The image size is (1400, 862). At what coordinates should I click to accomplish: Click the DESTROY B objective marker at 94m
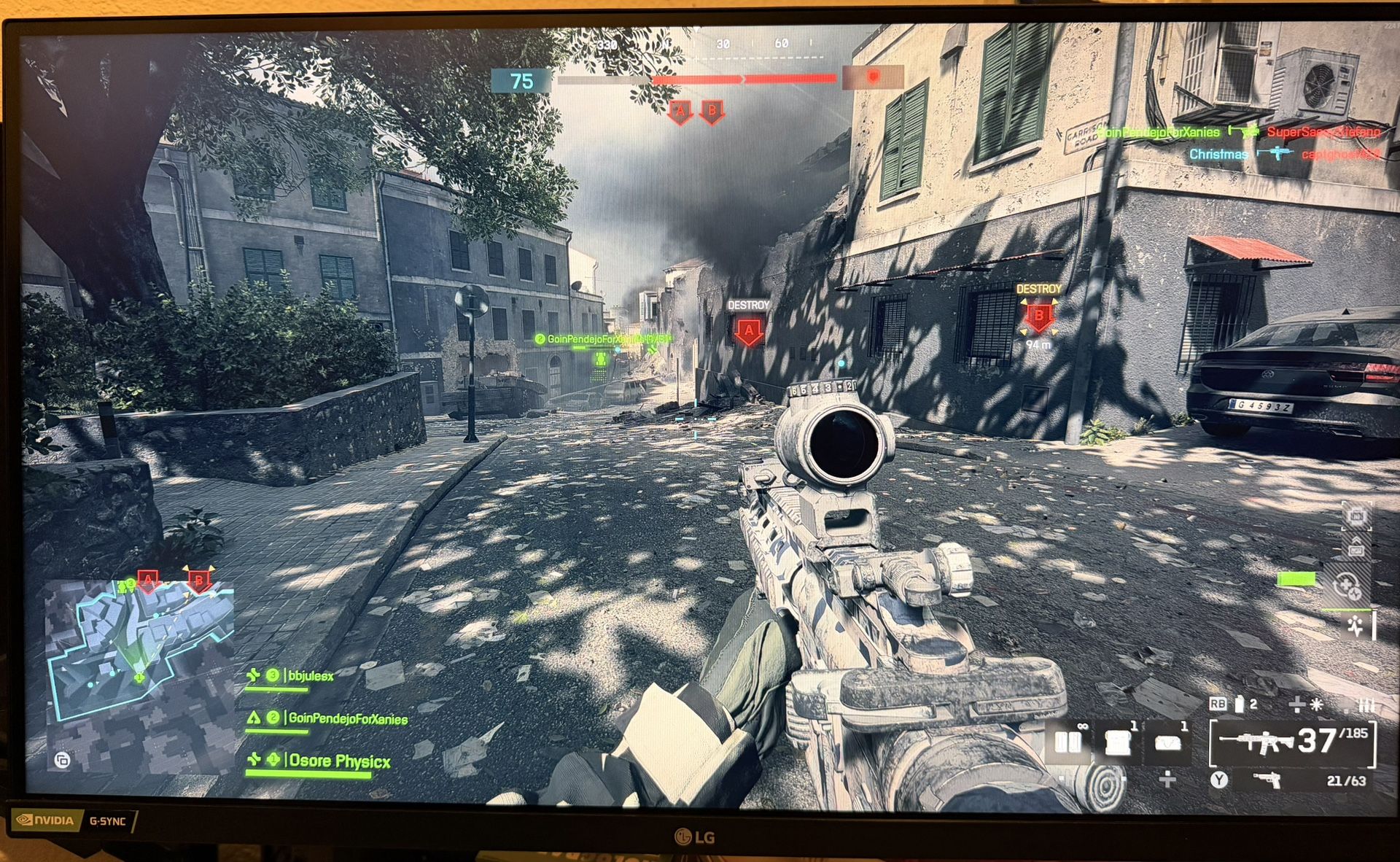(x=1039, y=317)
